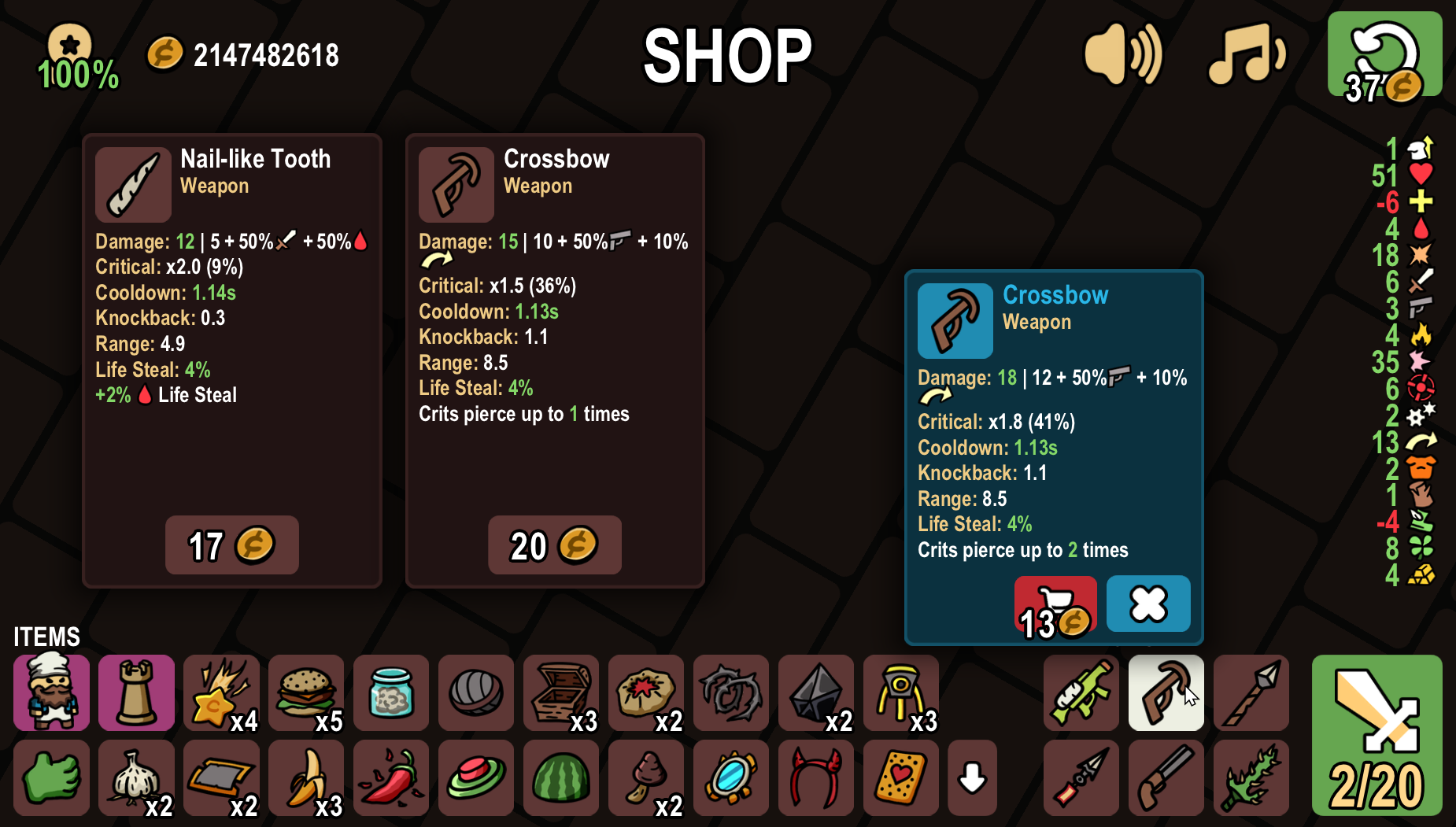Select the chili pepper item

click(x=391, y=777)
